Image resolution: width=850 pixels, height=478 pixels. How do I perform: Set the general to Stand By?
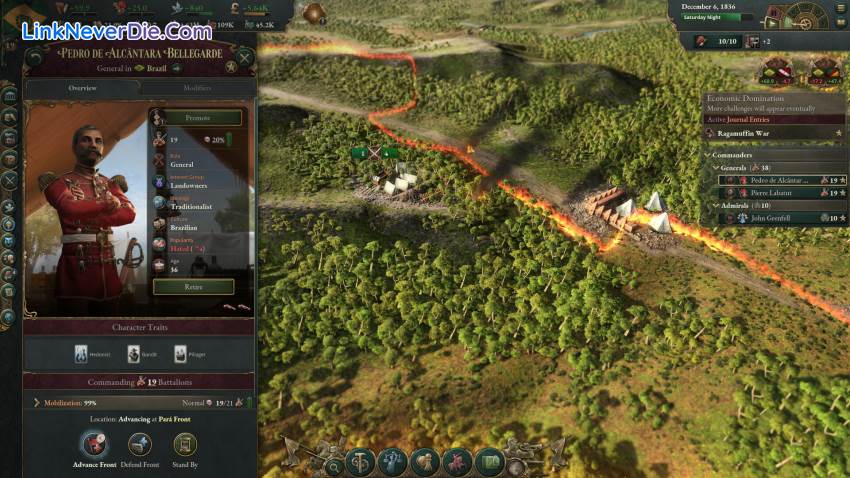[x=184, y=444]
